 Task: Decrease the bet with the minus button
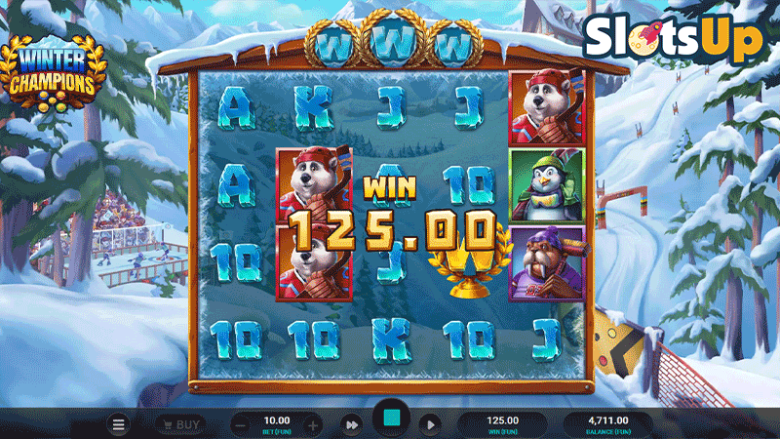pos(241,425)
